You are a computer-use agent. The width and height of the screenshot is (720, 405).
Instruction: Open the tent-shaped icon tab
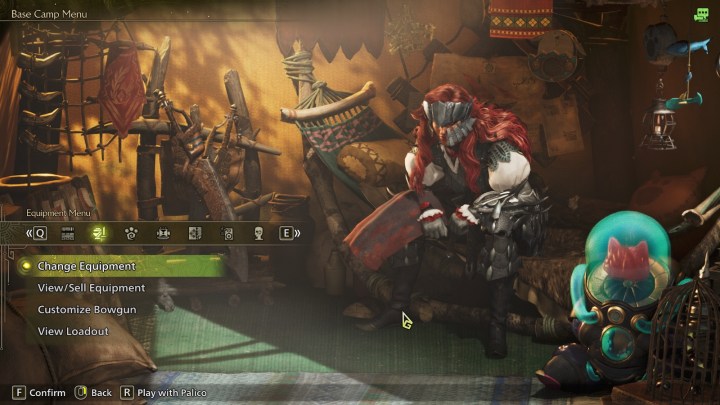(163, 233)
